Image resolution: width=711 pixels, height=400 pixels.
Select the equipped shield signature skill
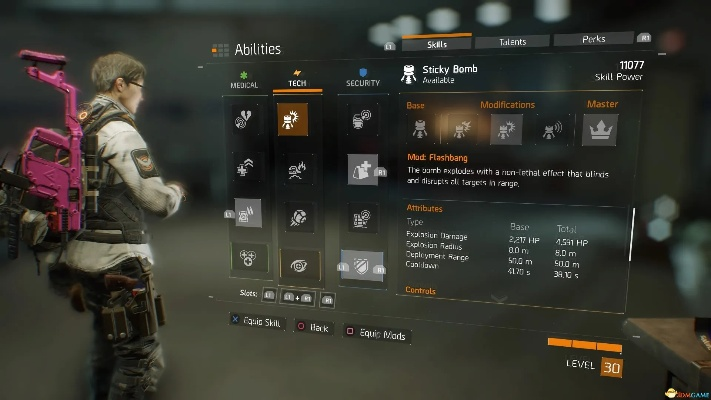point(362,264)
